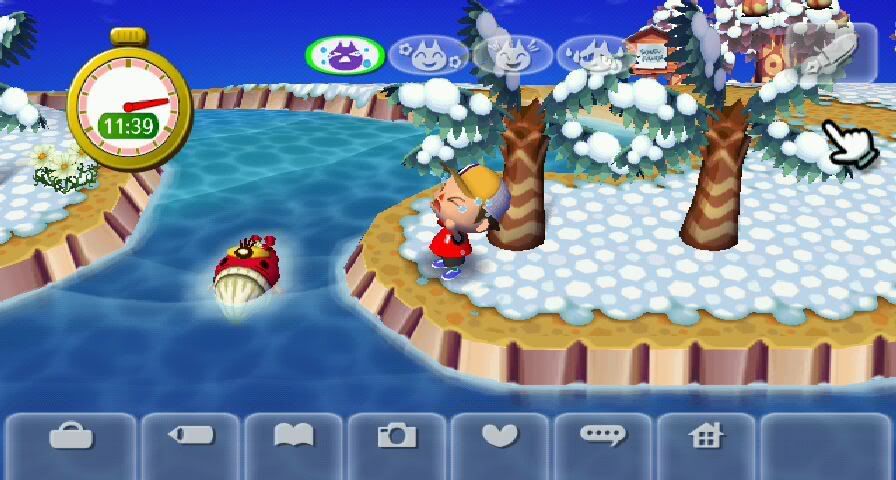The image size is (896, 480).
Task: Open the pockets bag menu
Action: pyautogui.click(x=70, y=437)
